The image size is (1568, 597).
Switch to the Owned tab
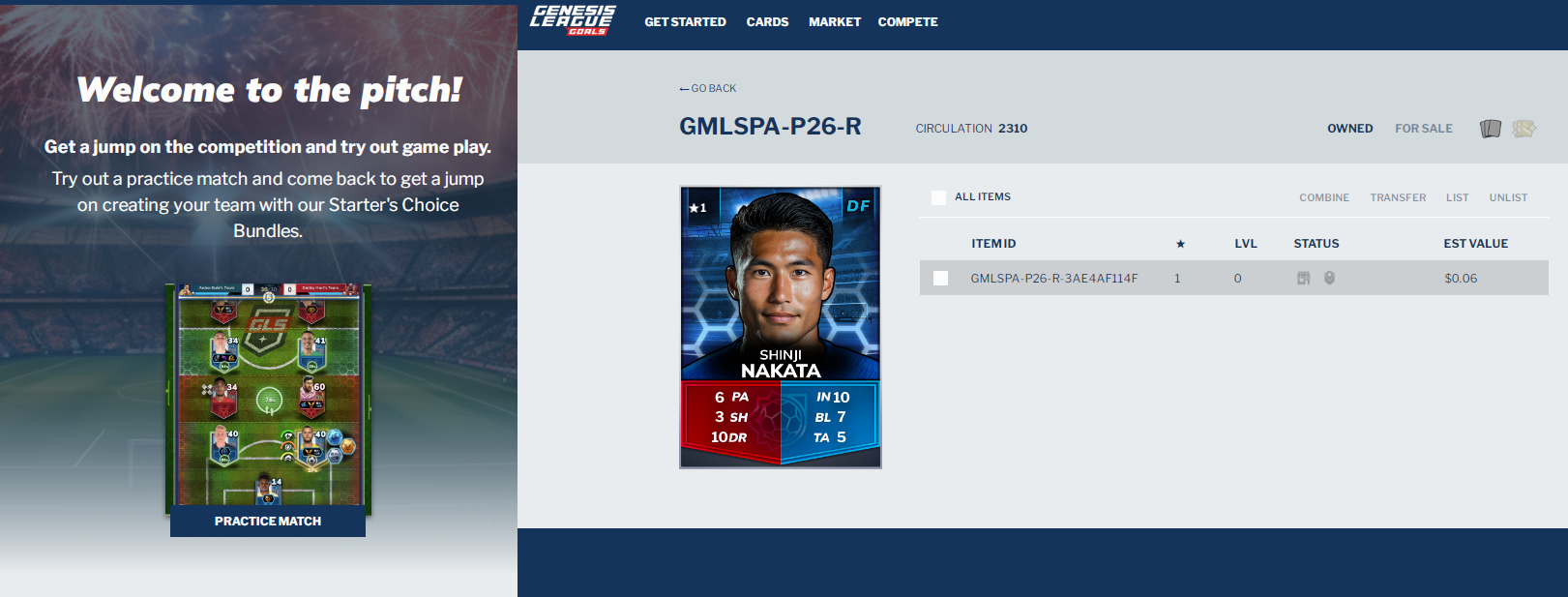click(1349, 129)
